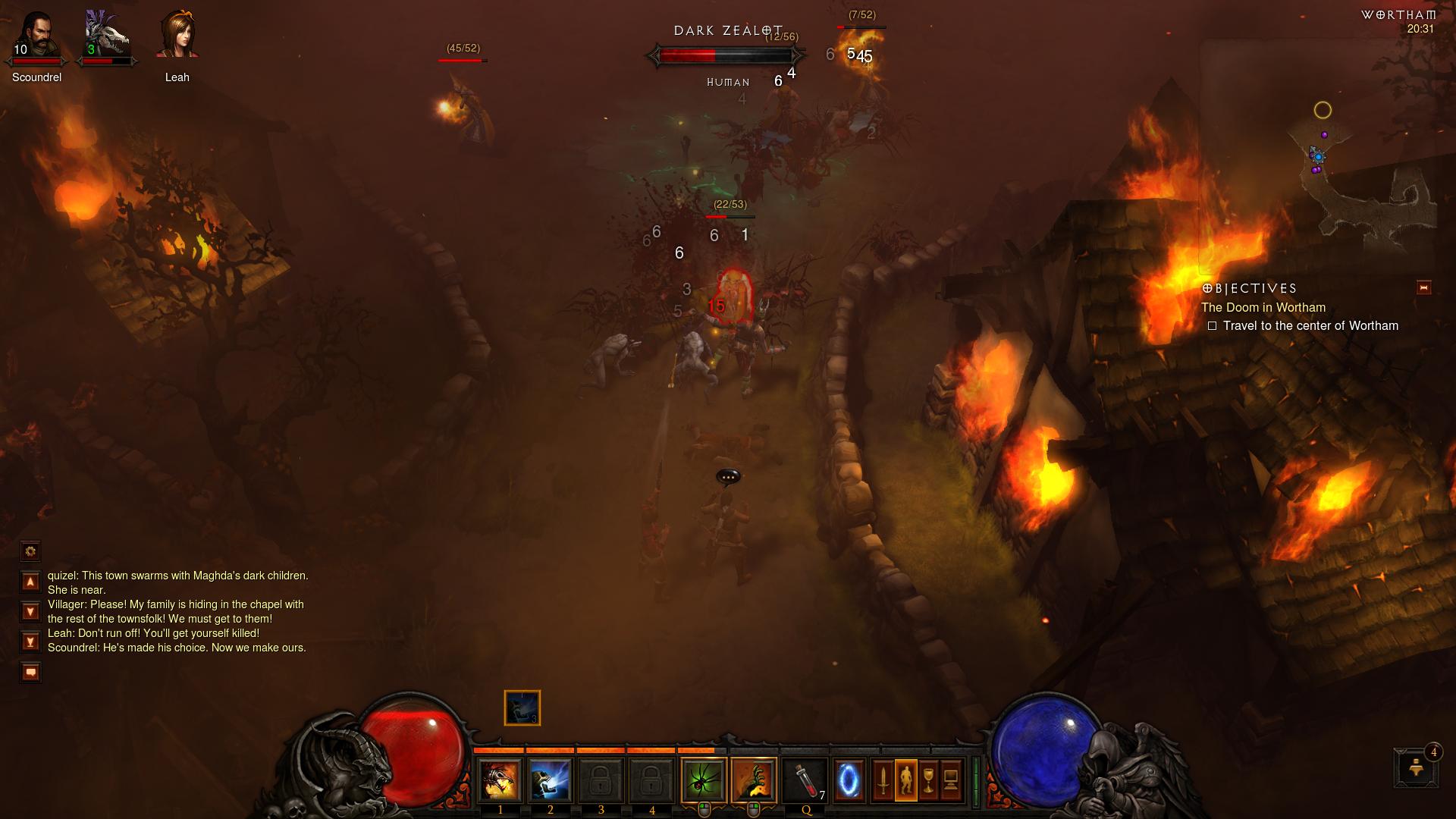Use the red health potion
Image resolution: width=1456 pixels, height=819 pixels.
click(805, 780)
